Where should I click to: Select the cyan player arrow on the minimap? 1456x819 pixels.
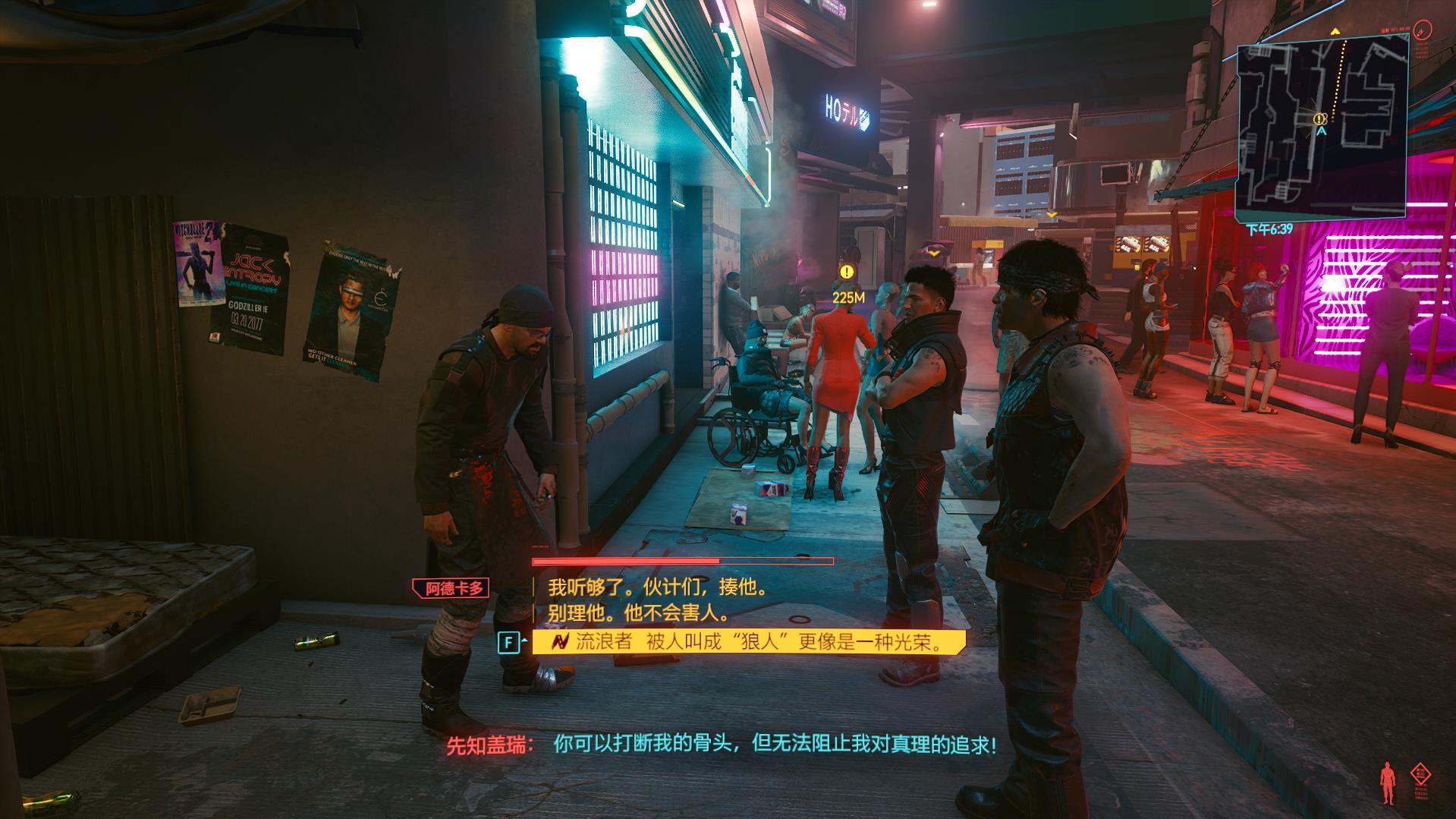pos(1322,131)
